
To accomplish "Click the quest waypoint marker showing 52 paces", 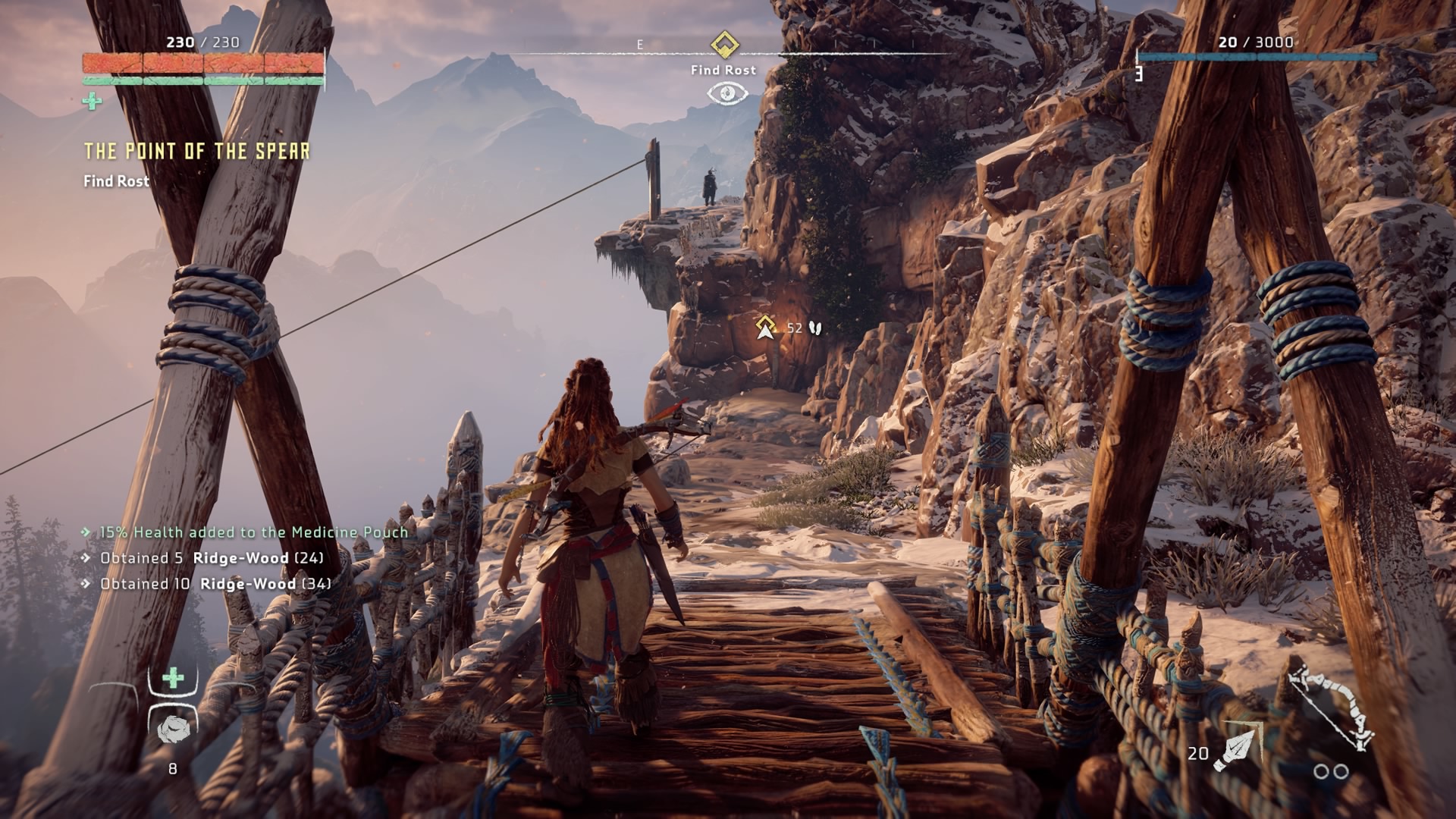I will coord(766,328).
